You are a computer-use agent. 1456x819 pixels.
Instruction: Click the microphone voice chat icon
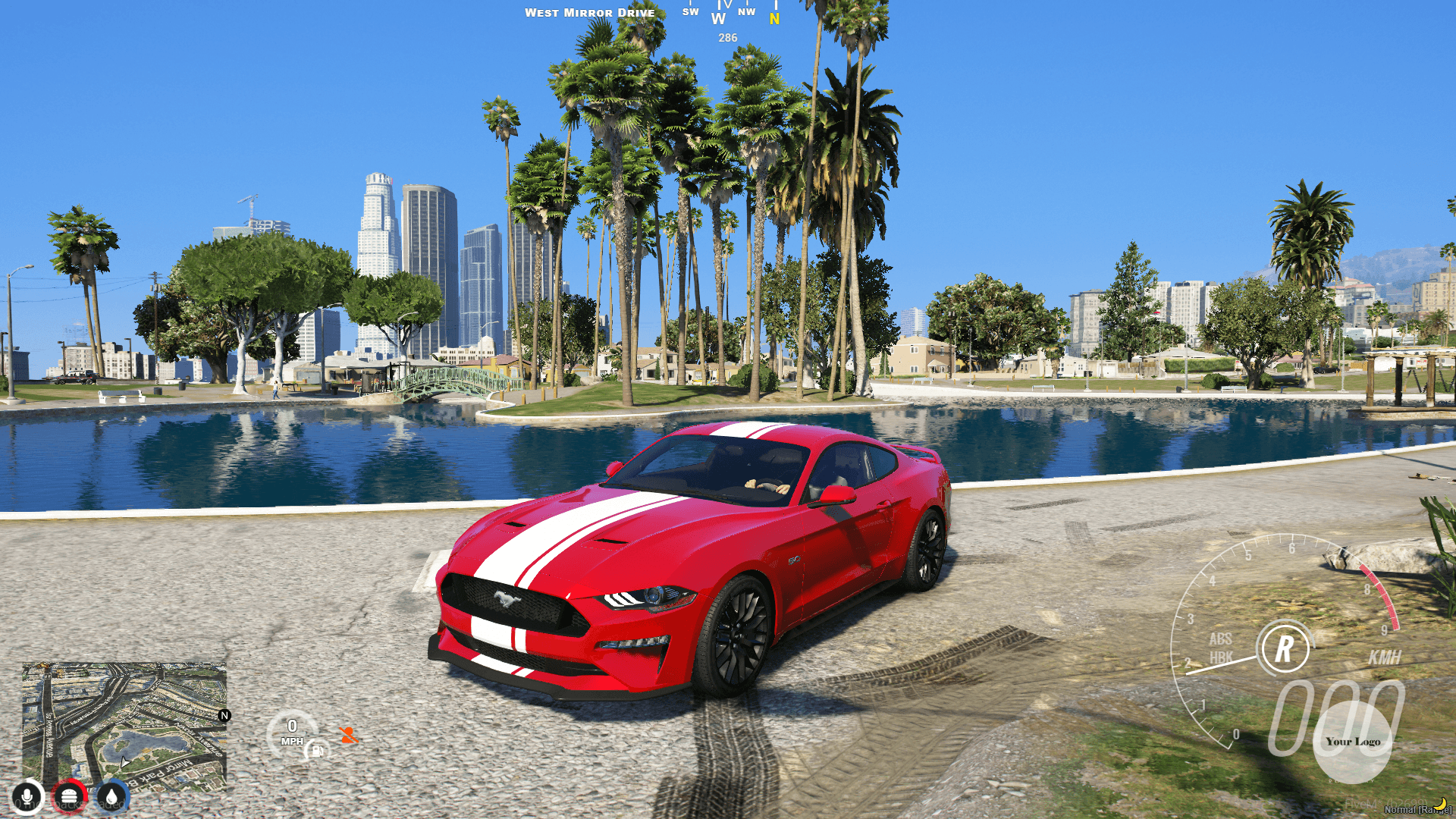click(28, 796)
